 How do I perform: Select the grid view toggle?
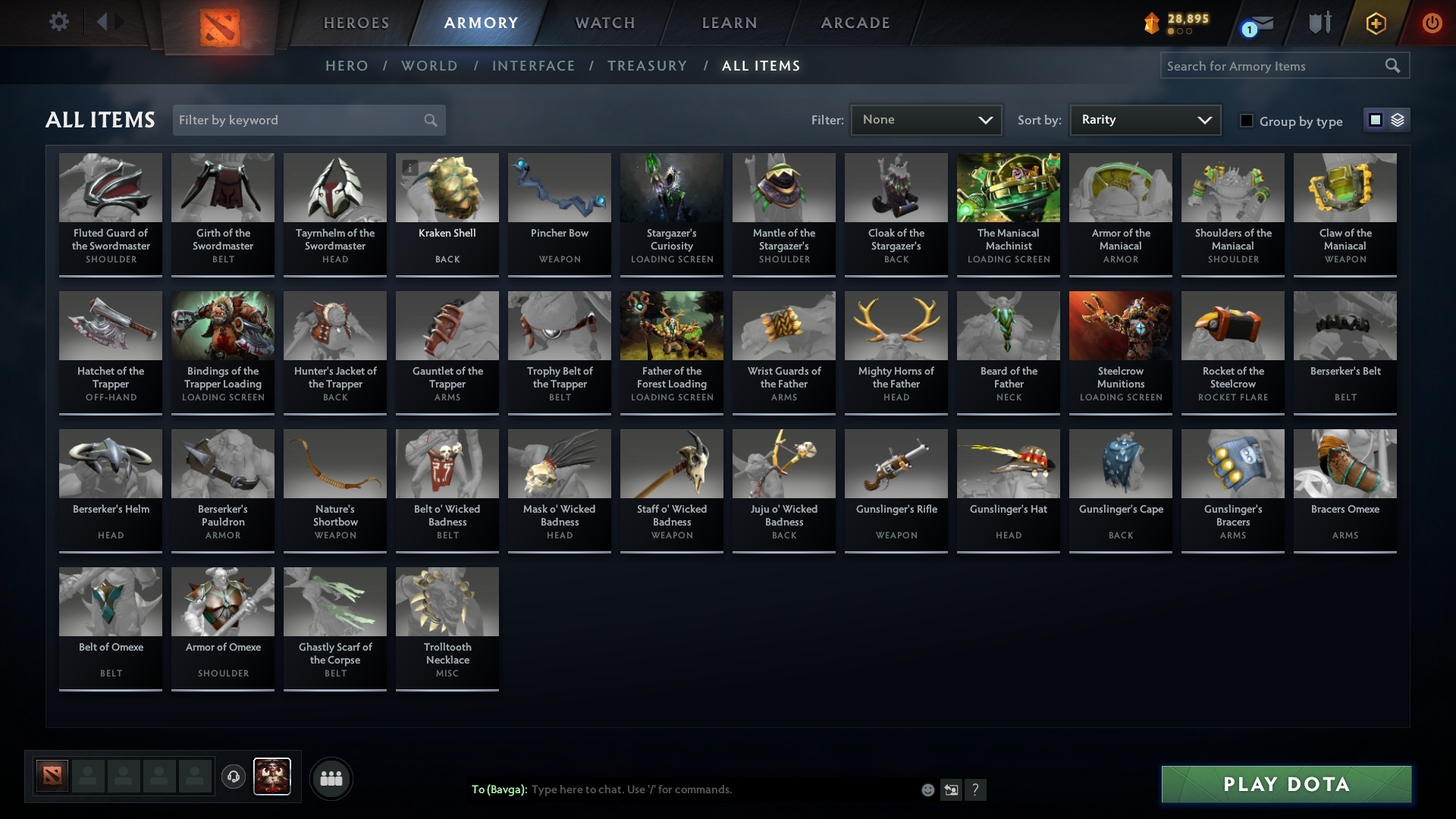1376,120
